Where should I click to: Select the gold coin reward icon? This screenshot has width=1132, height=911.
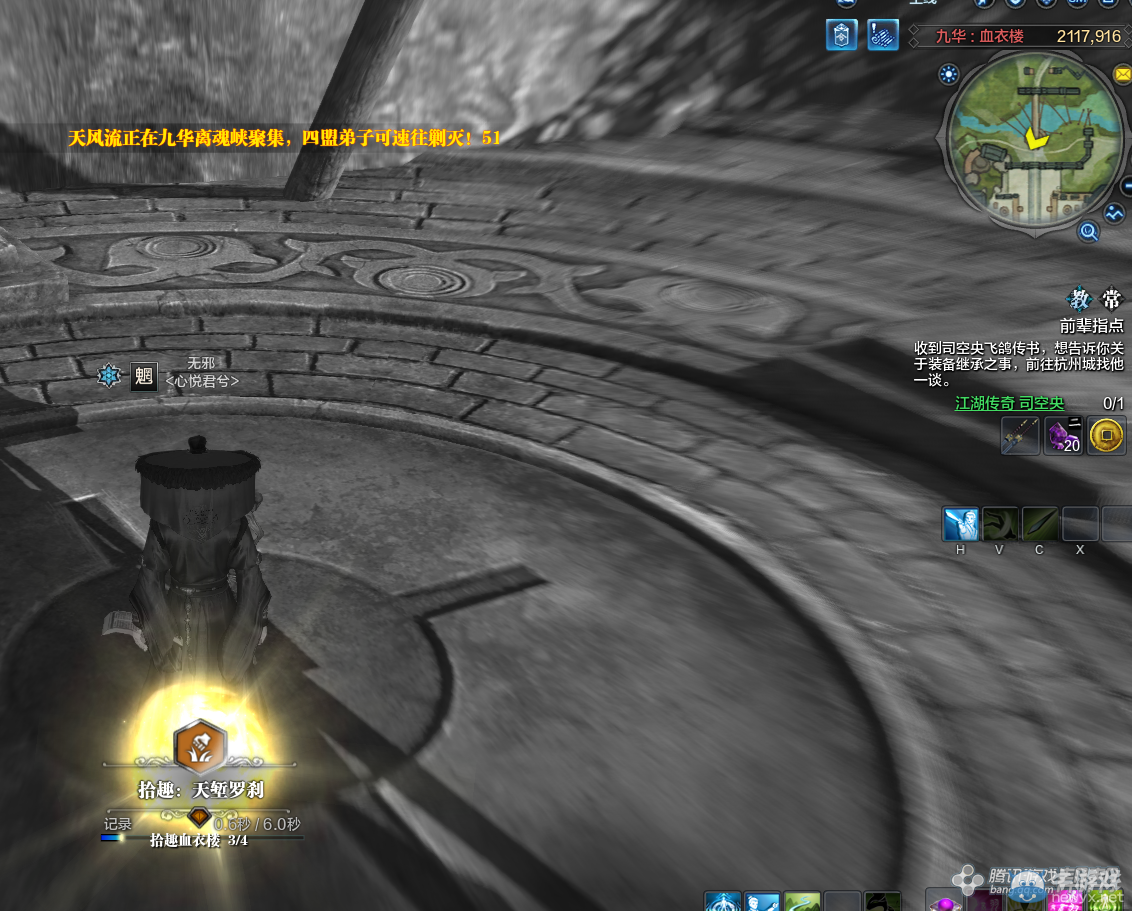pos(1106,436)
